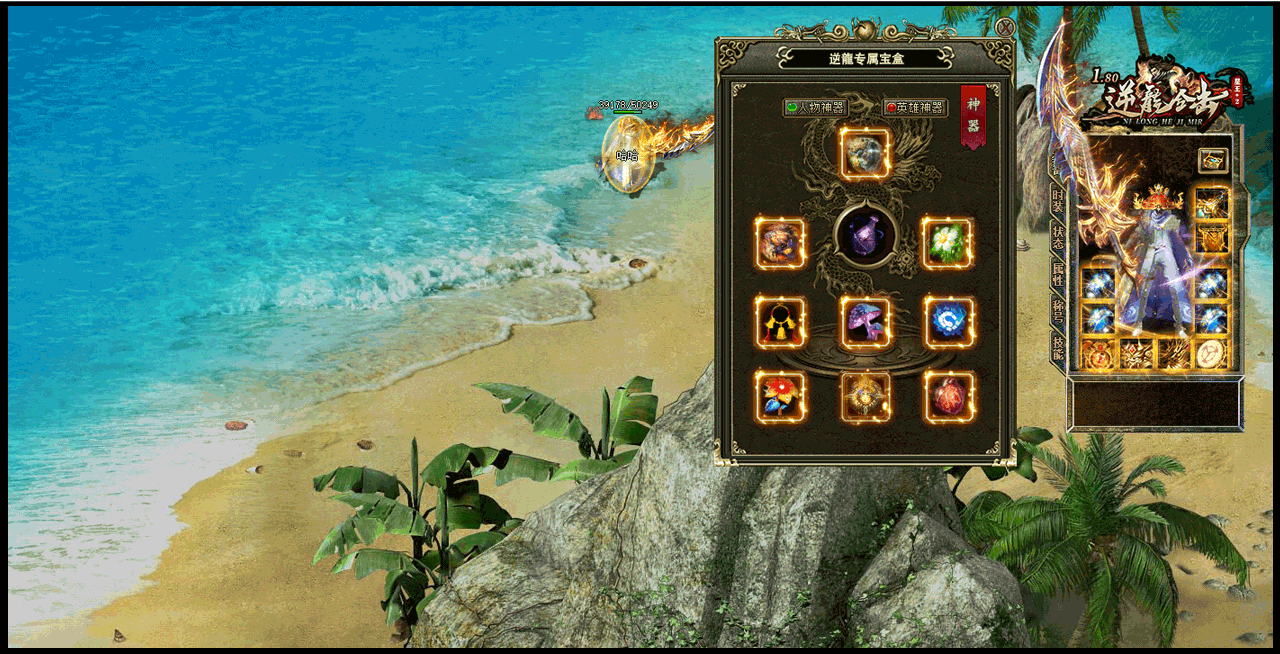Open the treasure chest icon on character panel
Viewport: 1280px width, 654px height.
coord(1213,160)
